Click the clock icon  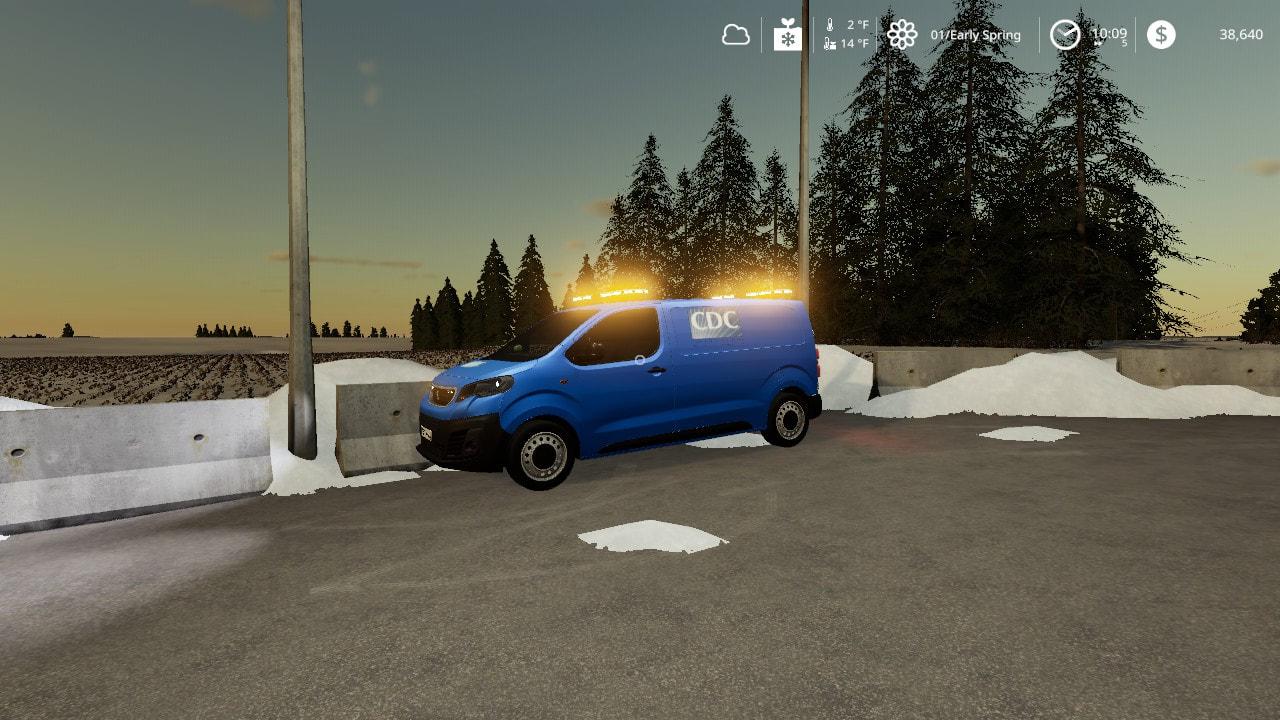coord(1065,35)
